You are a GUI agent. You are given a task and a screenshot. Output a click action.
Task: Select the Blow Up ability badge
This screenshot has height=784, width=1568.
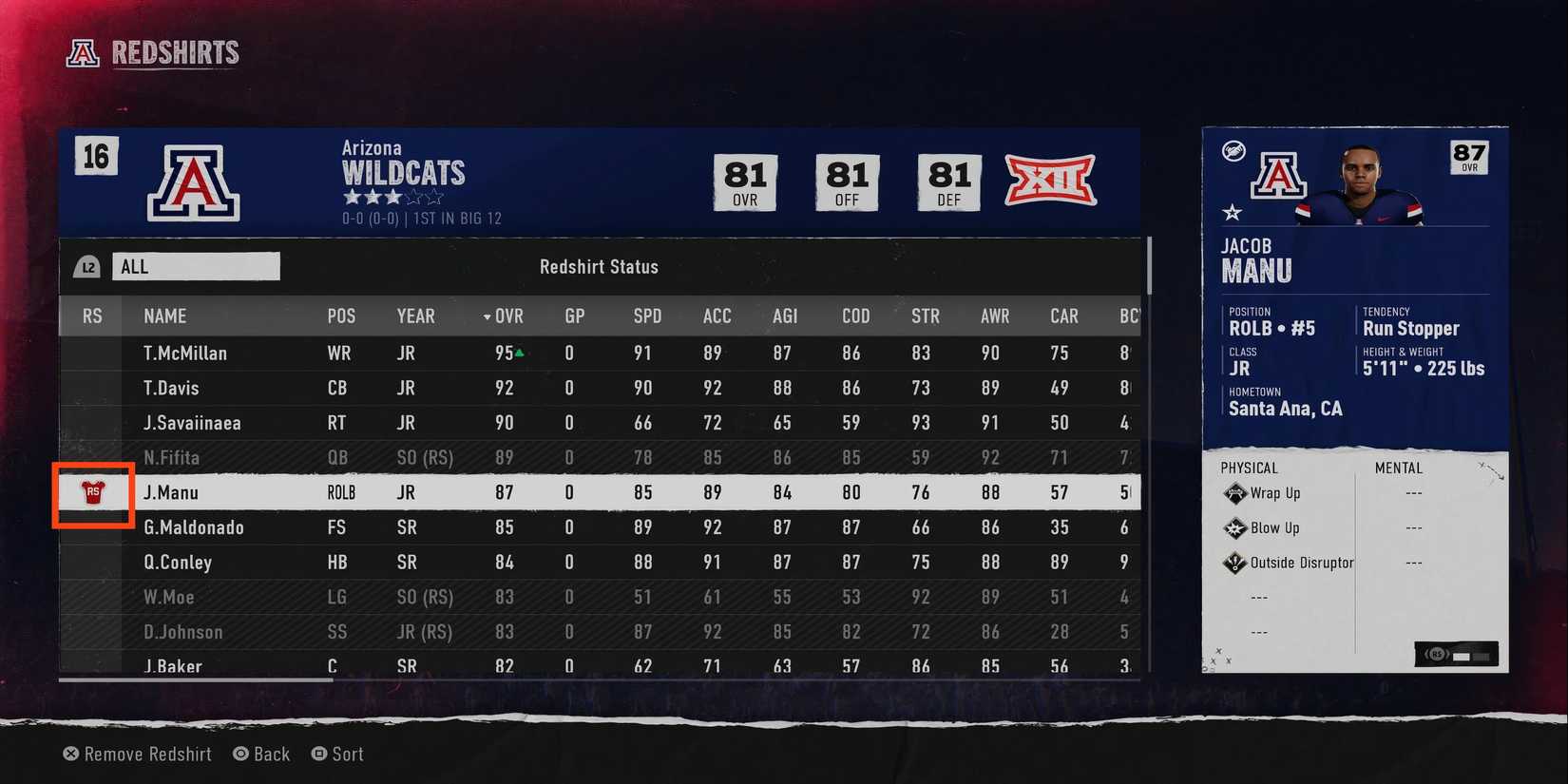click(x=1233, y=528)
